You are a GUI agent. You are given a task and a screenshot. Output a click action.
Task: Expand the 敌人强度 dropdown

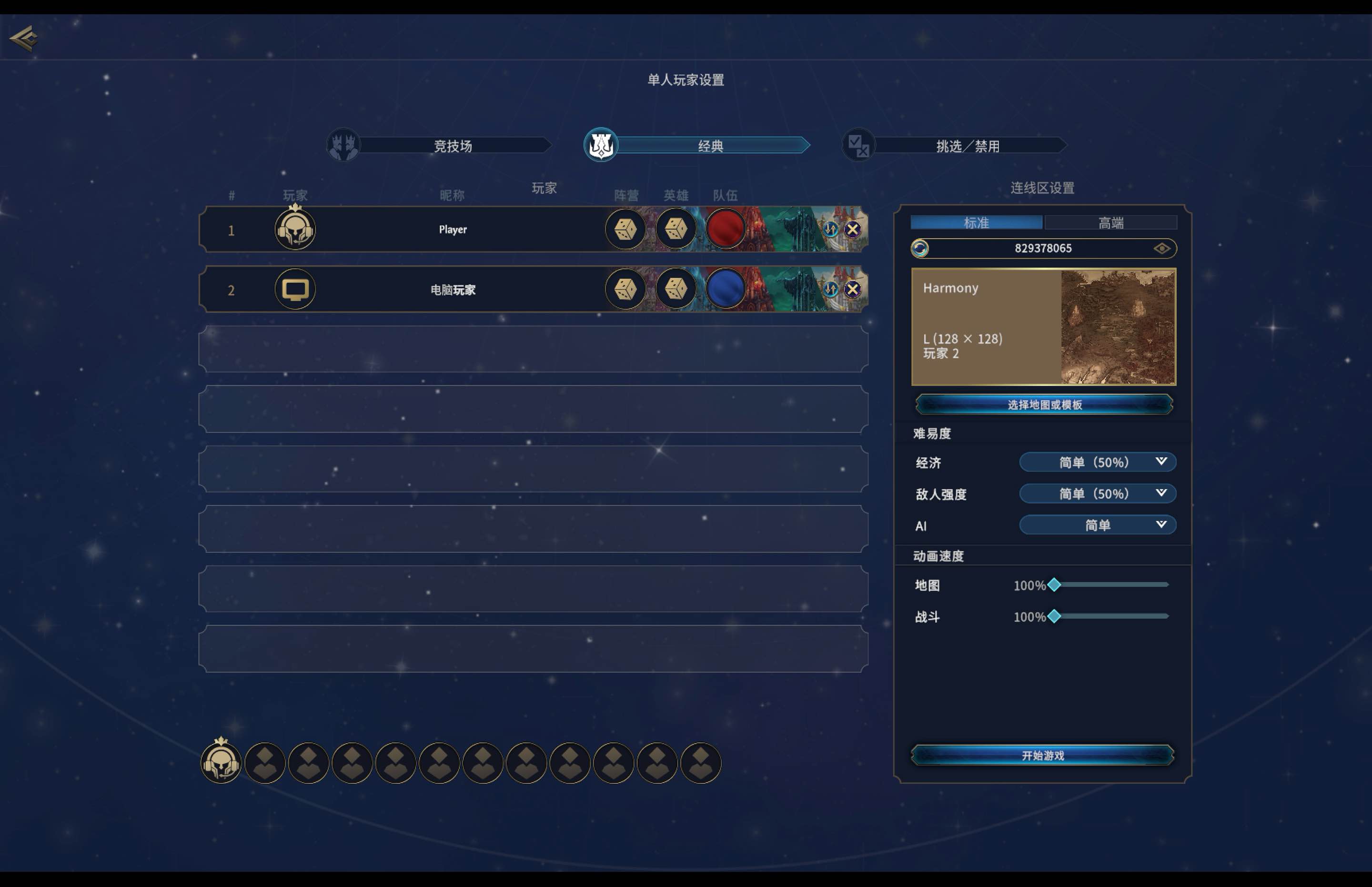(x=1097, y=494)
